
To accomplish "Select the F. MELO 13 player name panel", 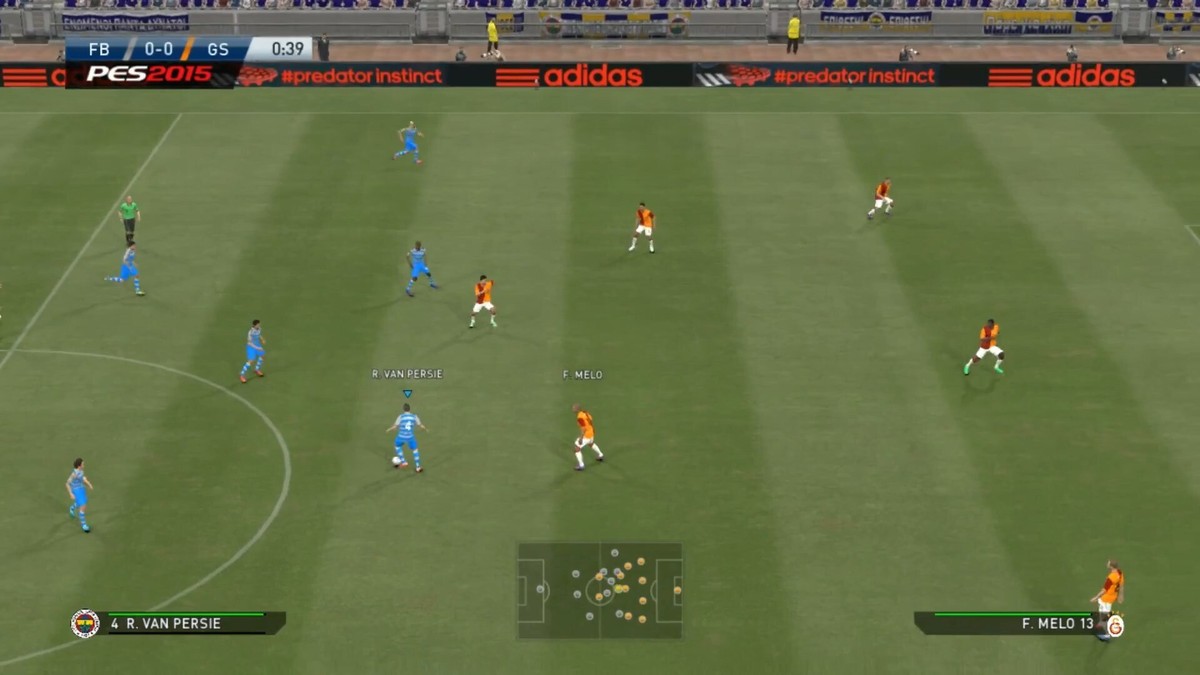I will [1005, 623].
